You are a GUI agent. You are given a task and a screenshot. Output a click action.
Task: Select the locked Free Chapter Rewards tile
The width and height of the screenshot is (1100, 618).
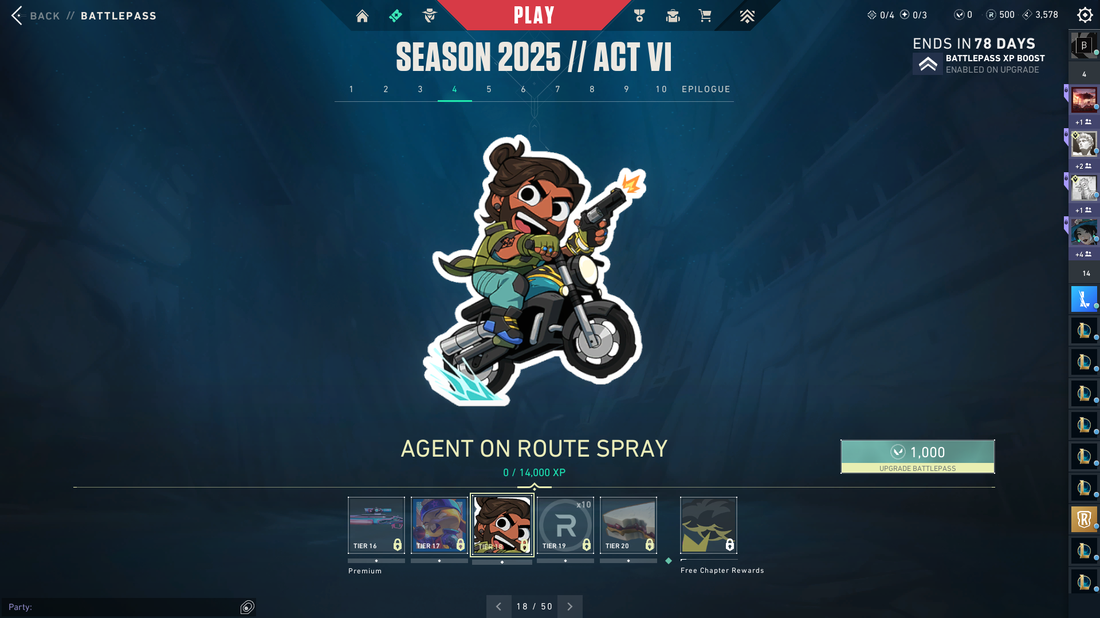coord(708,526)
